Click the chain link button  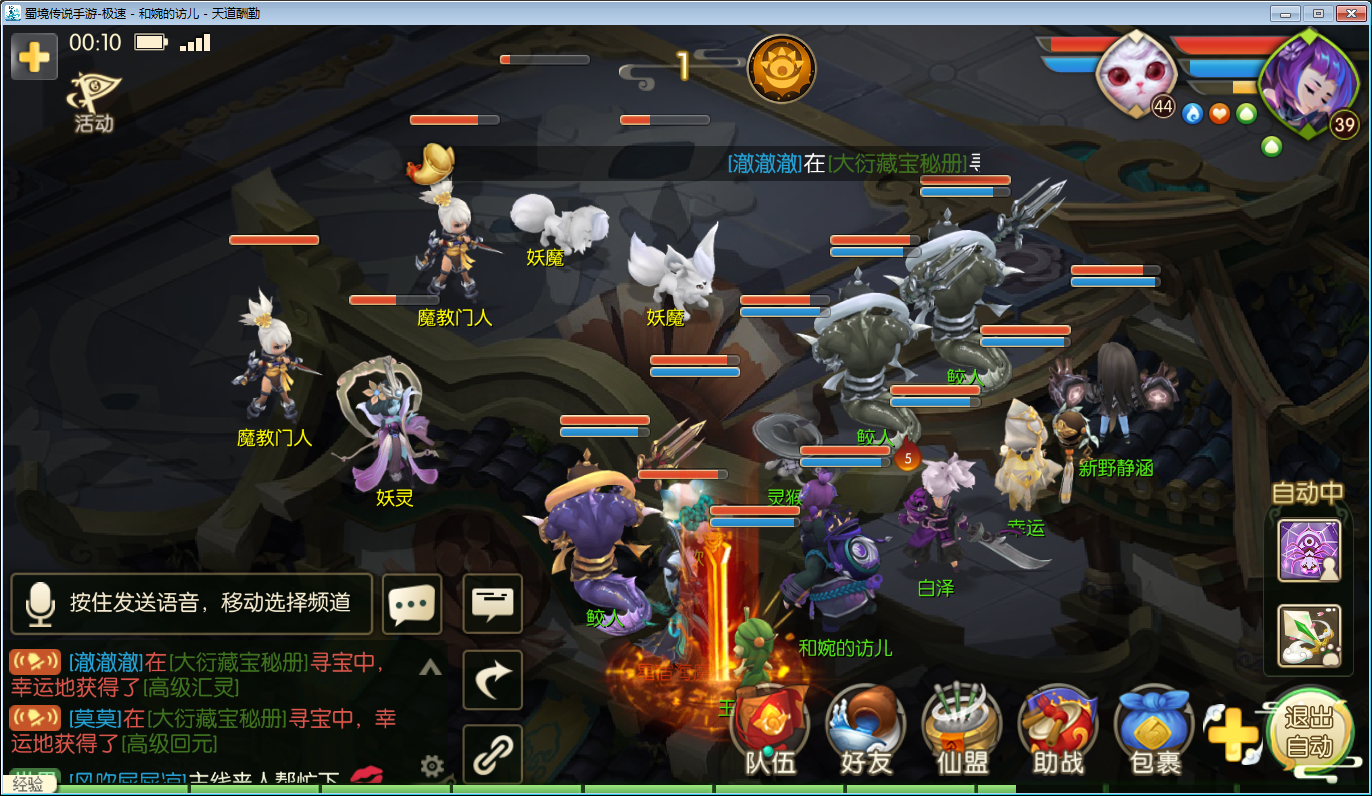[492, 755]
